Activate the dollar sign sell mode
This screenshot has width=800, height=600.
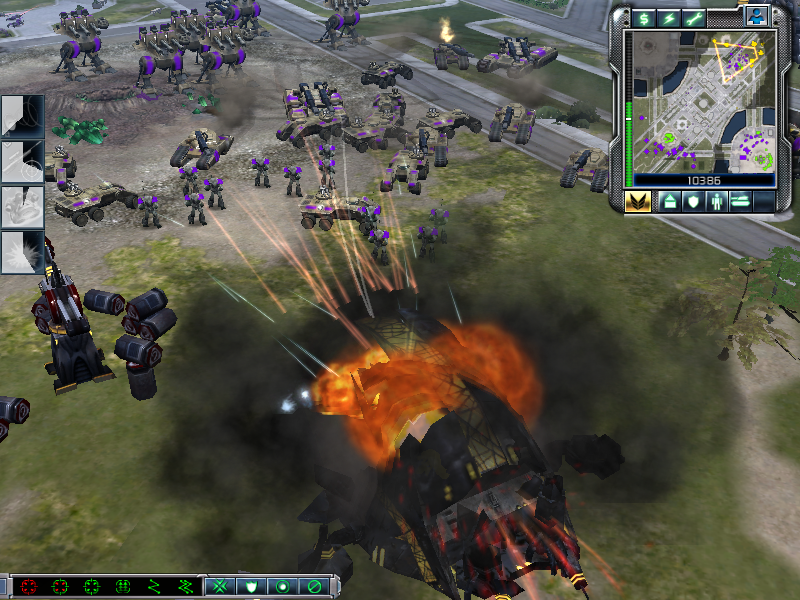tap(641, 18)
